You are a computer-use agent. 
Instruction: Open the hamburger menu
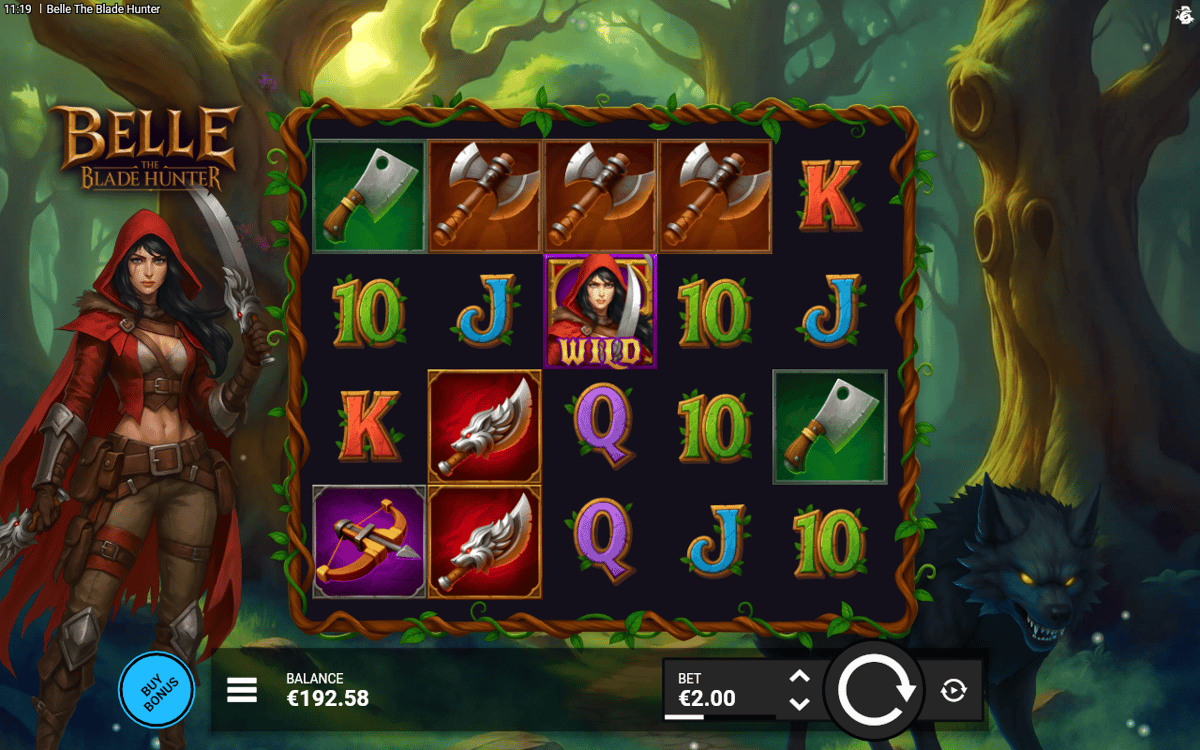(242, 690)
